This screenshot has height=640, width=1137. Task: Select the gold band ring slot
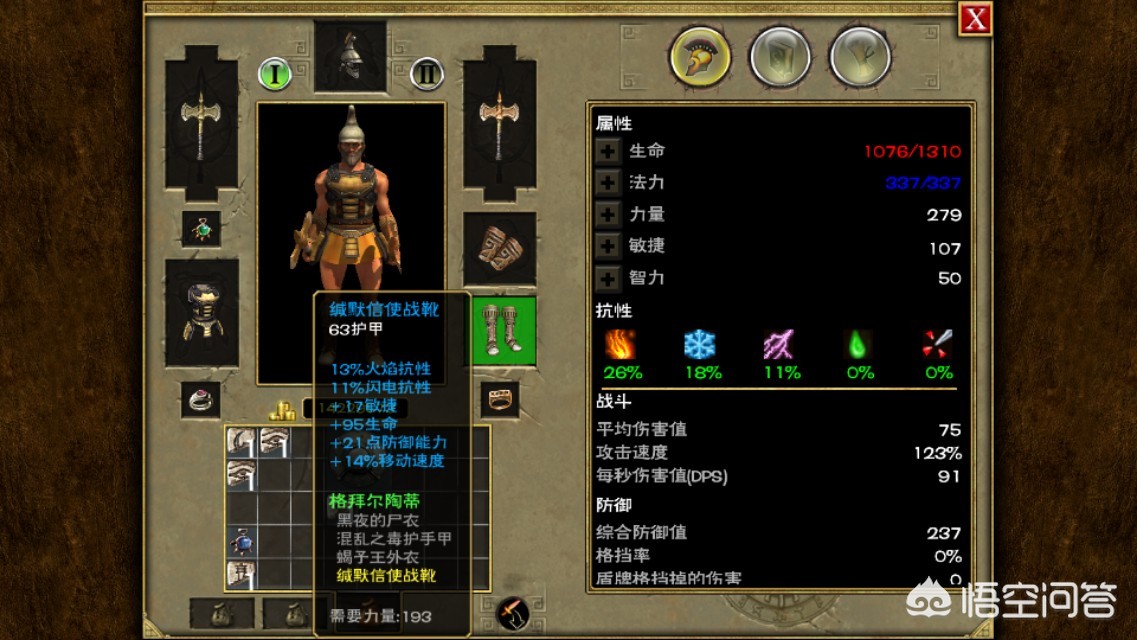pyautogui.click(x=499, y=399)
